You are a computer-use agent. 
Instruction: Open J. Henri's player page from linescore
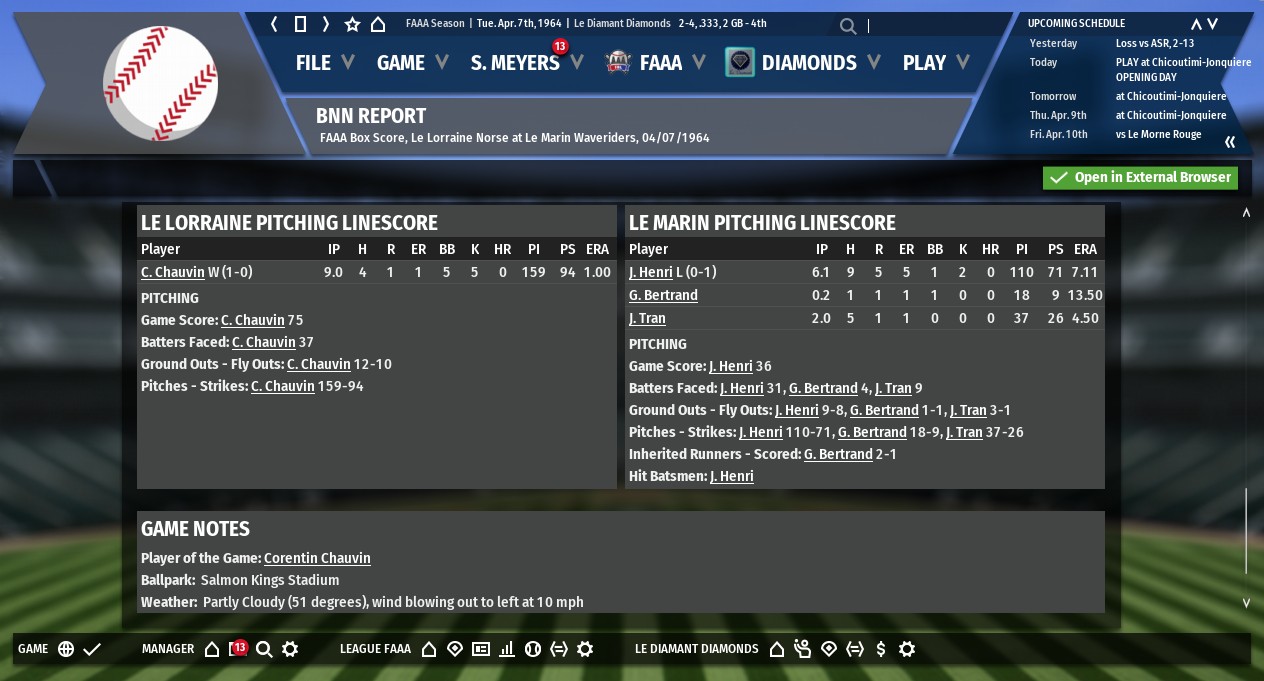(651, 272)
